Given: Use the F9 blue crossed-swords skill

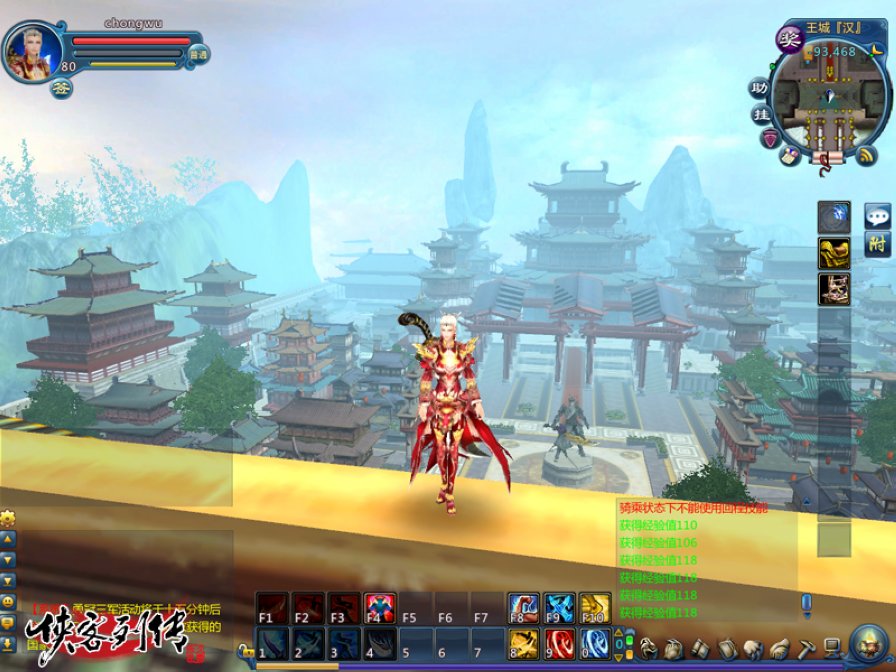Looking at the screenshot, I should 559,608.
